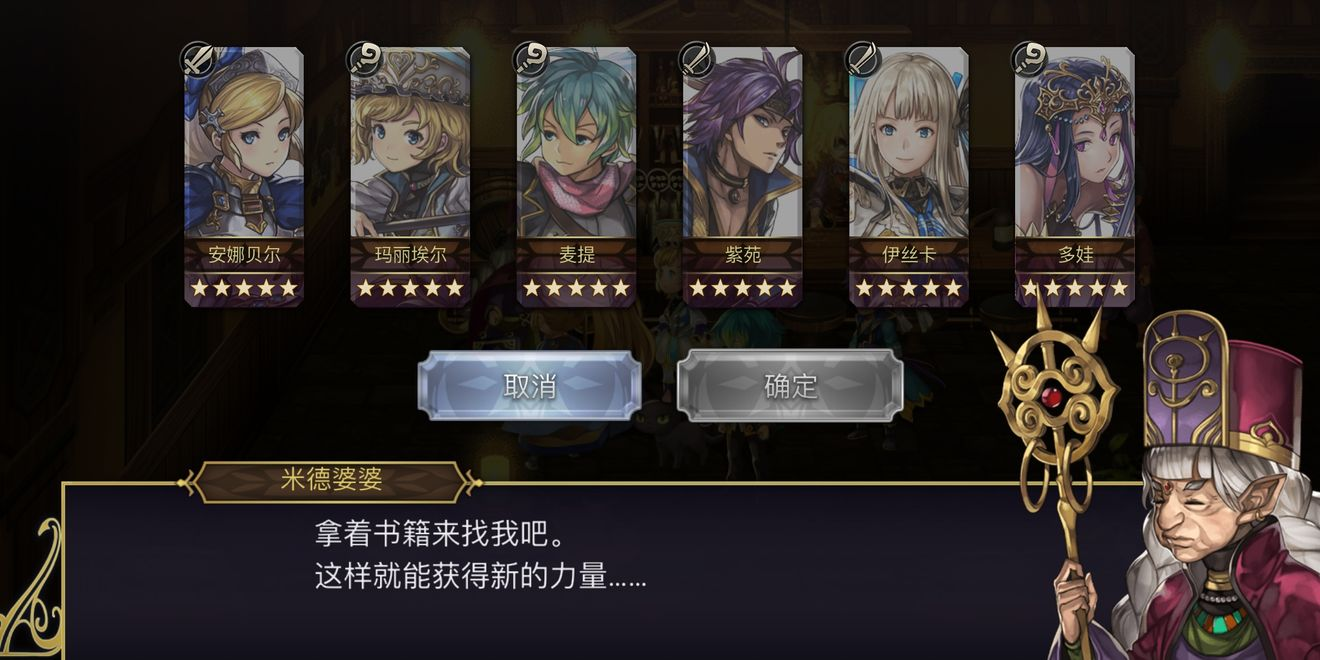Image resolution: width=1320 pixels, height=660 pixels.
Task: Choose the 伊丝卡 character card
Action: click(x=908, y=175)
